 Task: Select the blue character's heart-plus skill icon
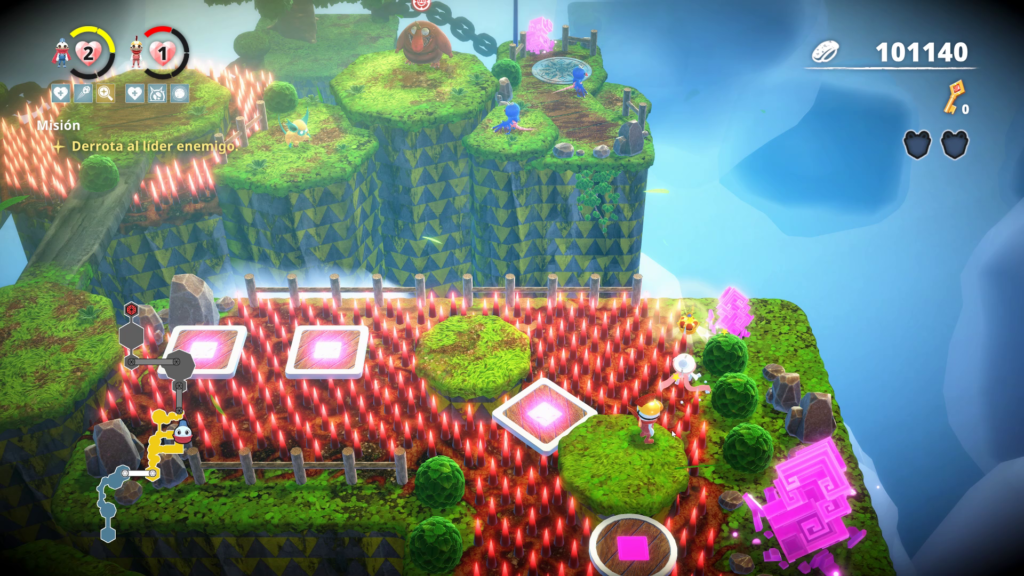[60, 93]
